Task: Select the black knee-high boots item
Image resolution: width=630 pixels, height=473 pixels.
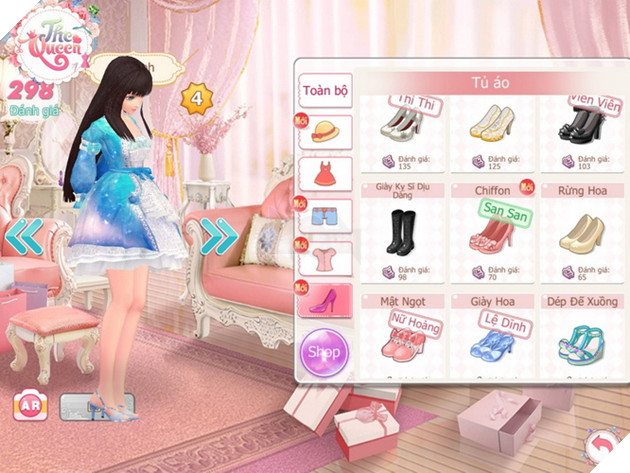Action: pos(402,234)
